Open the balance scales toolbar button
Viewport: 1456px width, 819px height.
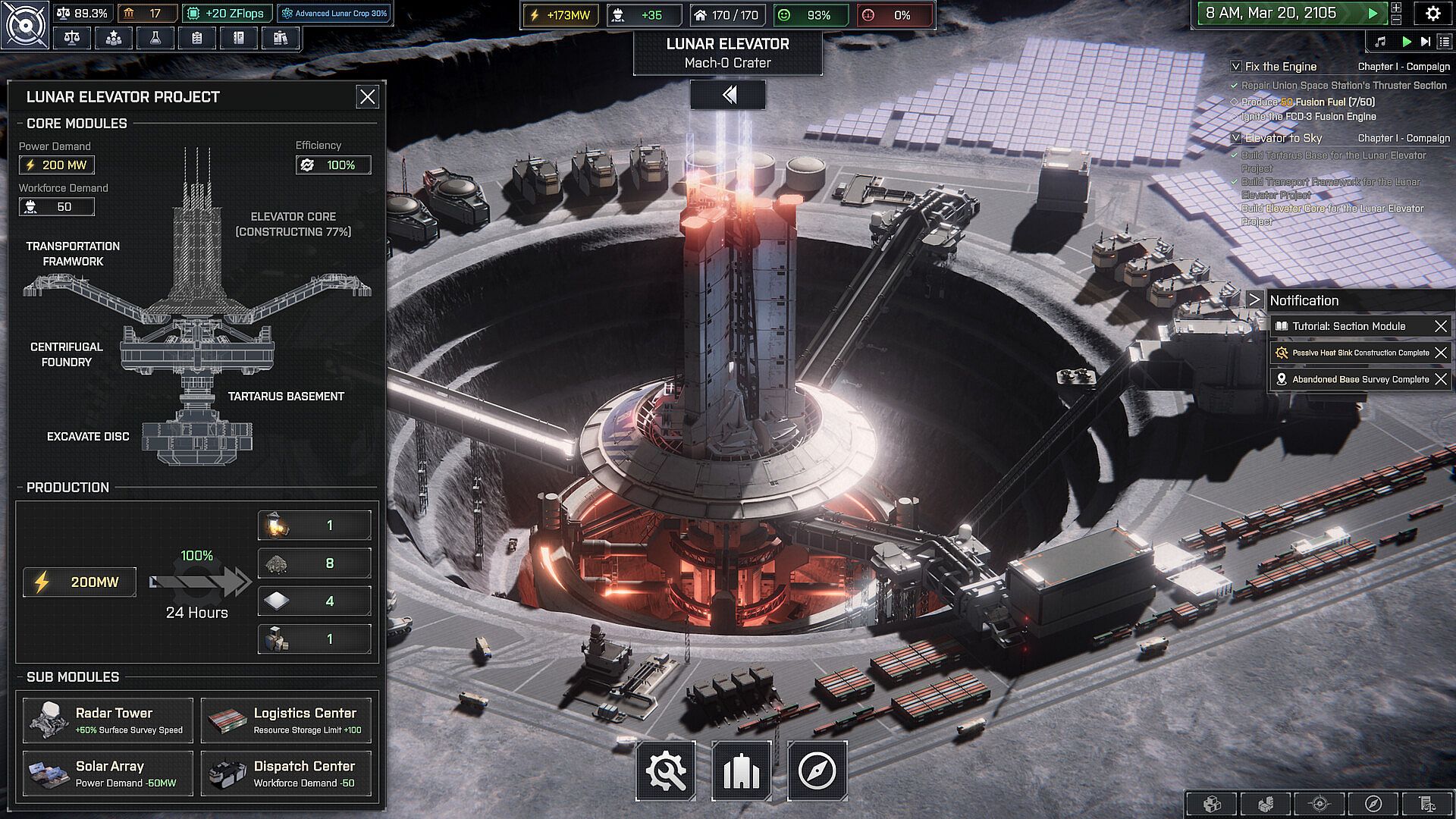pyautogui.click(x=72, y=38)
